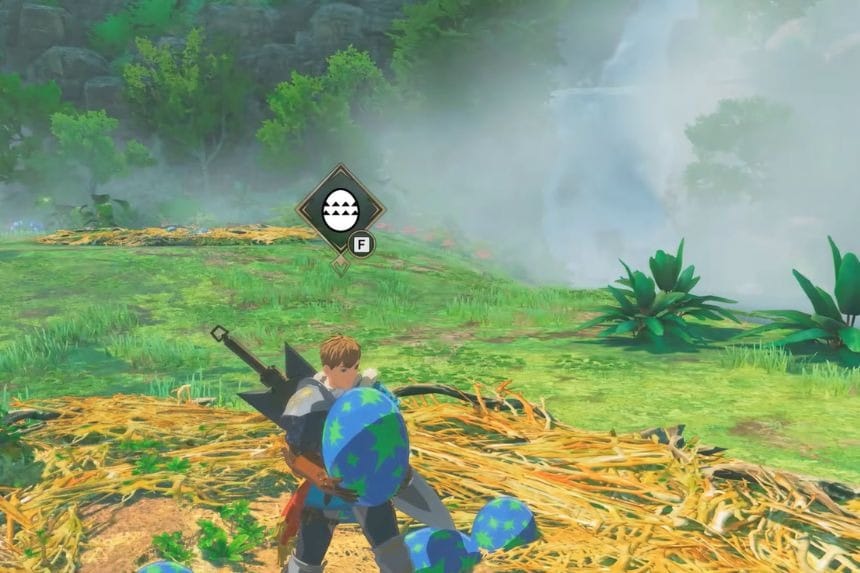Select the egg nest interaction marker
Screen dimensions: 860x573
[340, 211]
